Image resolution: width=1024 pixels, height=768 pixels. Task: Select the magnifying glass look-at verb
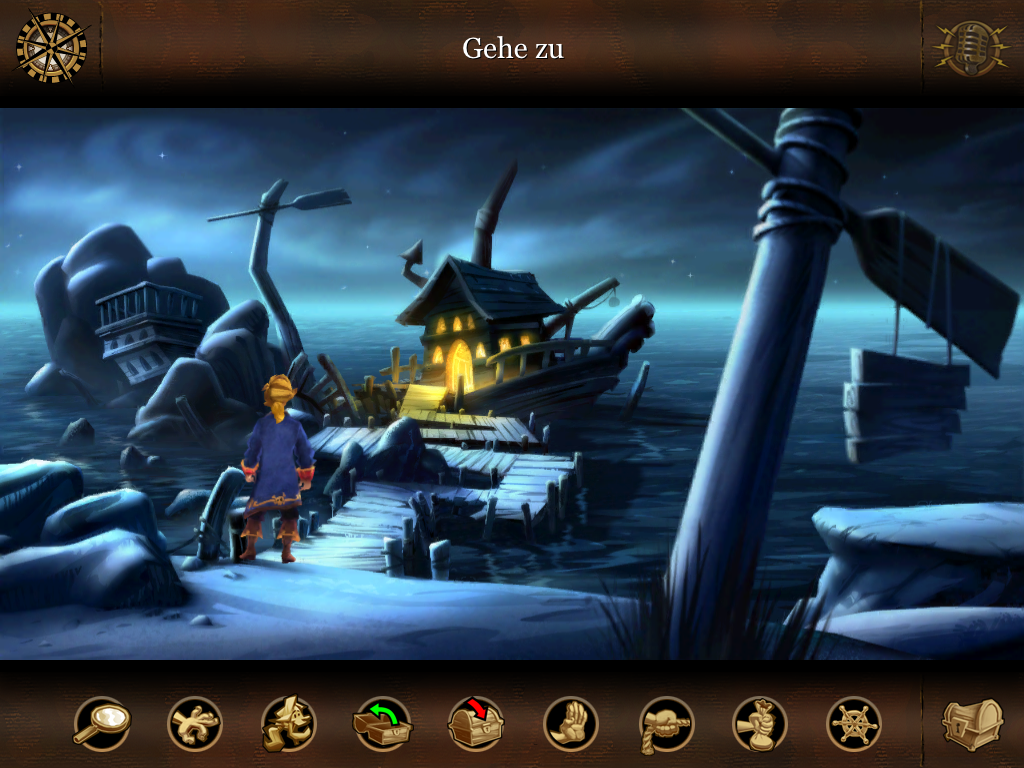coord(101,723)
